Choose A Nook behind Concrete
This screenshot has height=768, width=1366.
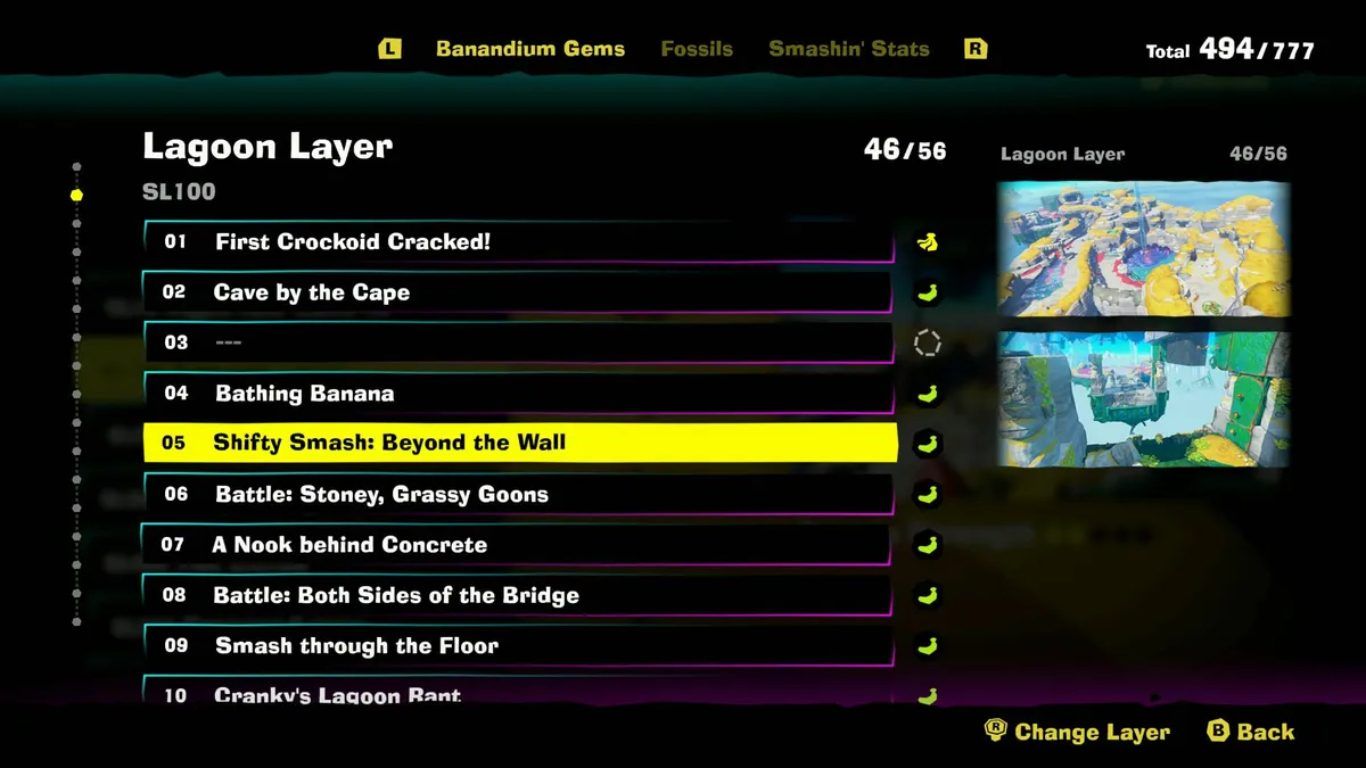(518, 545)
